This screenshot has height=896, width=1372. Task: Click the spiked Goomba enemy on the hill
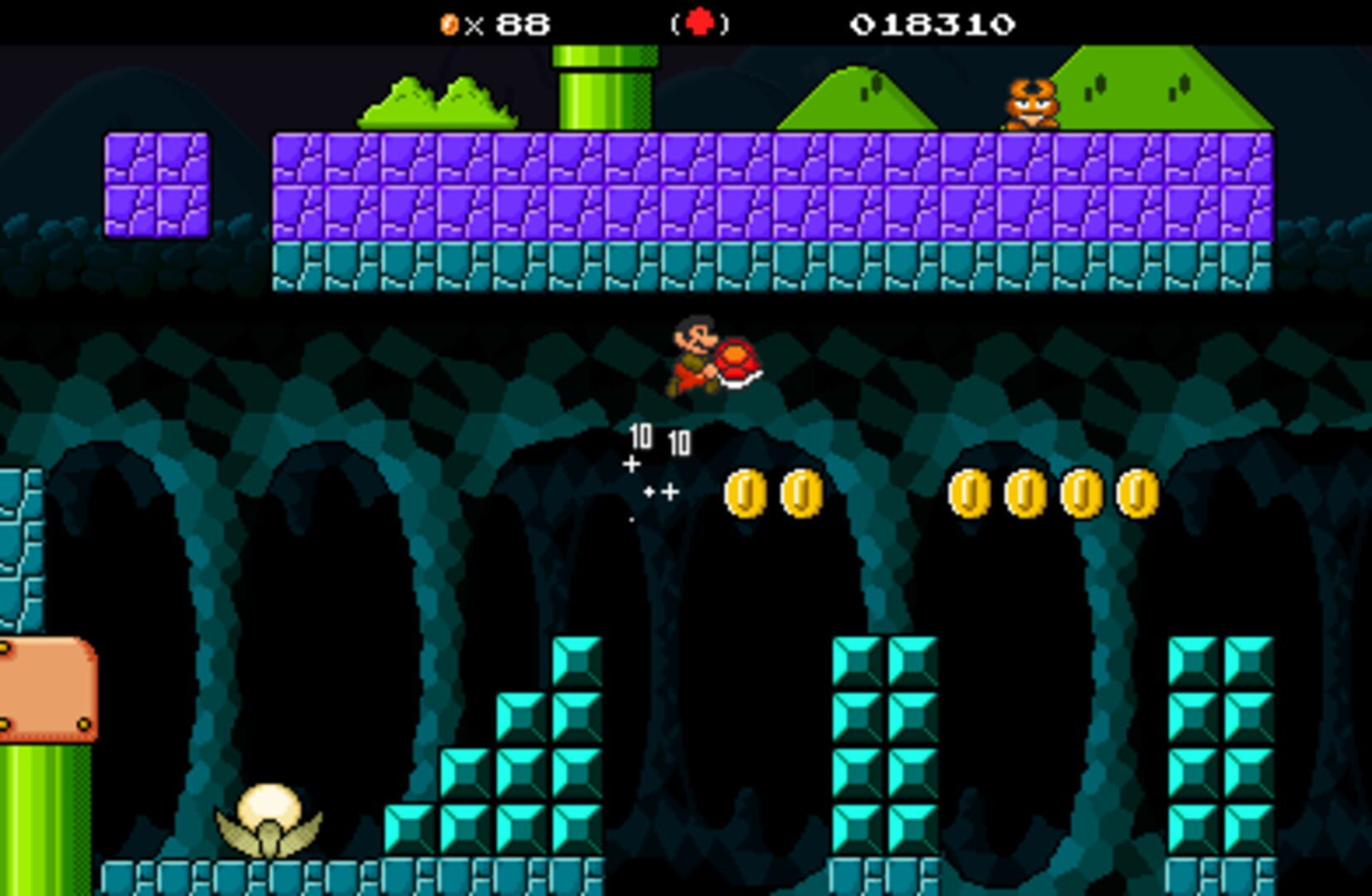pyautogui.click(x=1031, y=104)
